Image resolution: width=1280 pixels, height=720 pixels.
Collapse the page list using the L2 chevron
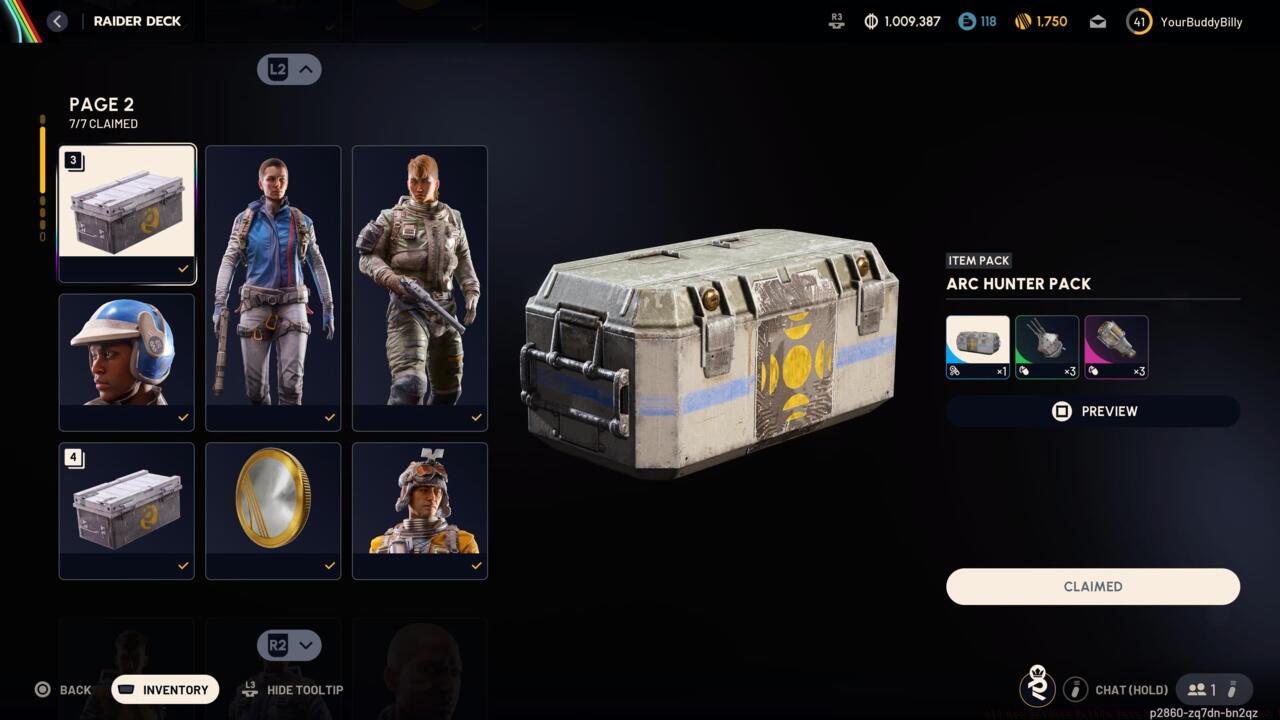point(289,69)
